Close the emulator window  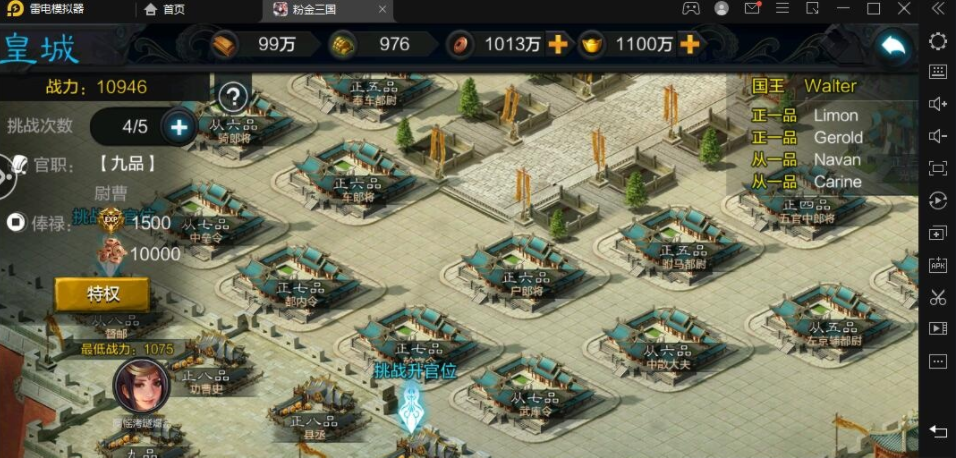[904, 10]
